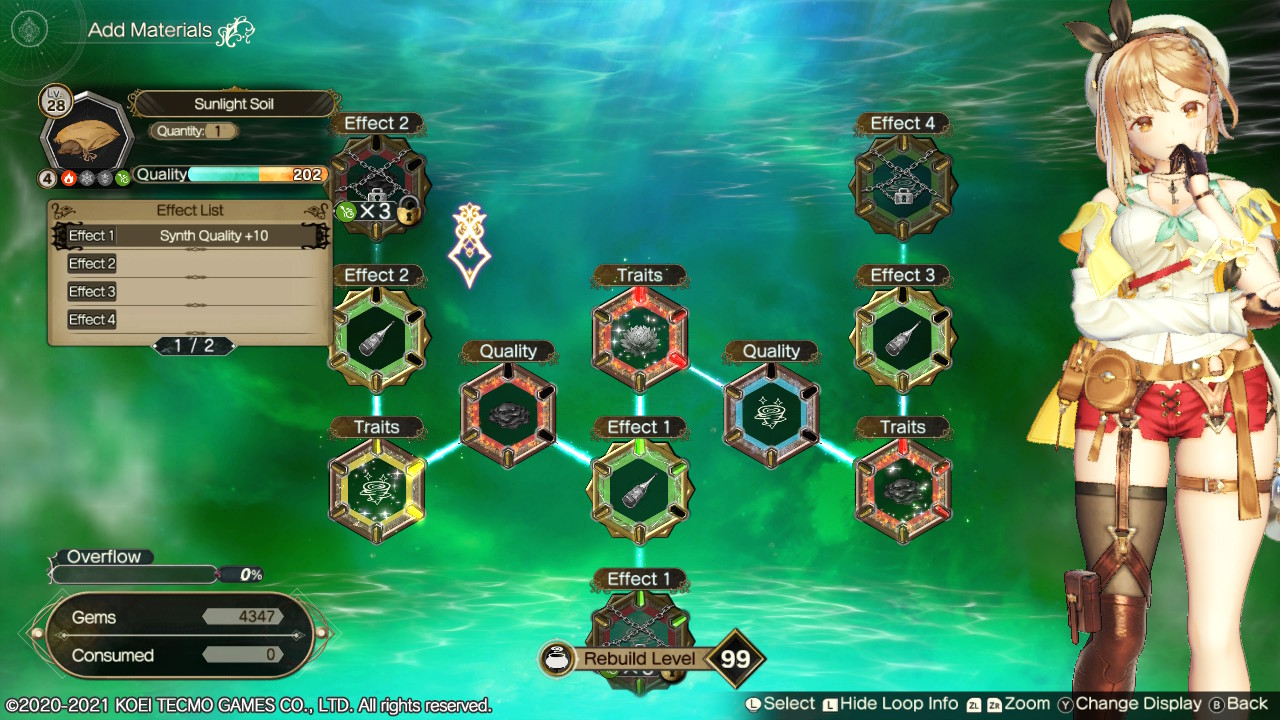Select the center Effect 1 bottle node
1280x720 pixels.
(x=640, y=487)
